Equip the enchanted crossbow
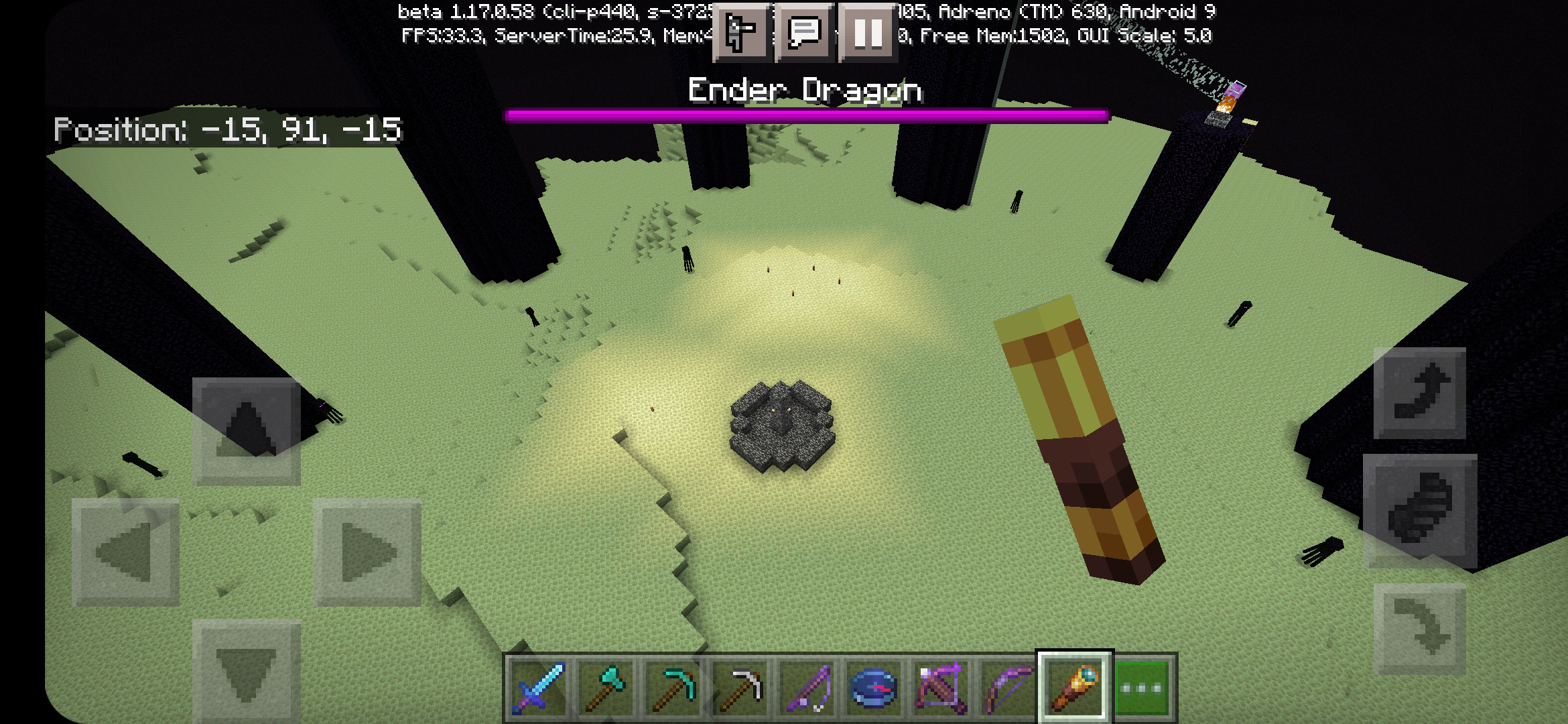 (x=940, y=688)
